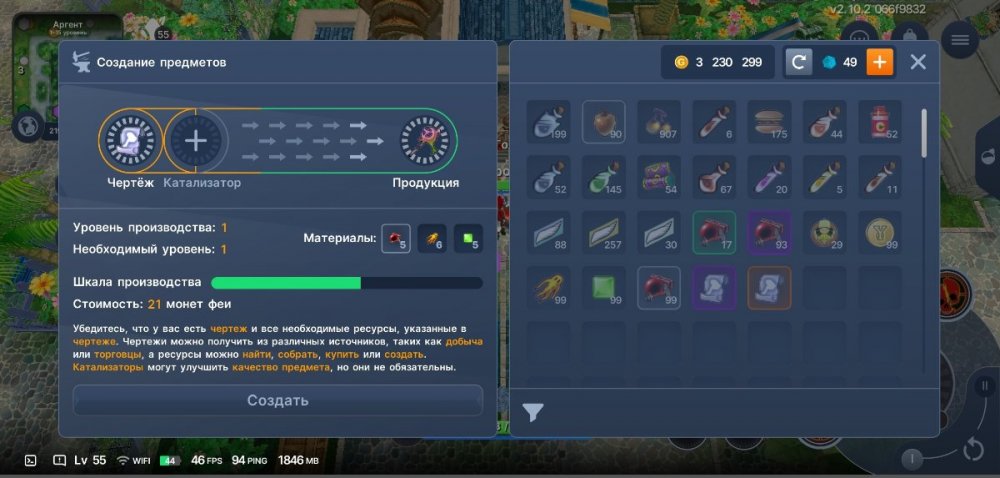
Task: Pick the brown nut item with 90
Action: pos(604,122)
